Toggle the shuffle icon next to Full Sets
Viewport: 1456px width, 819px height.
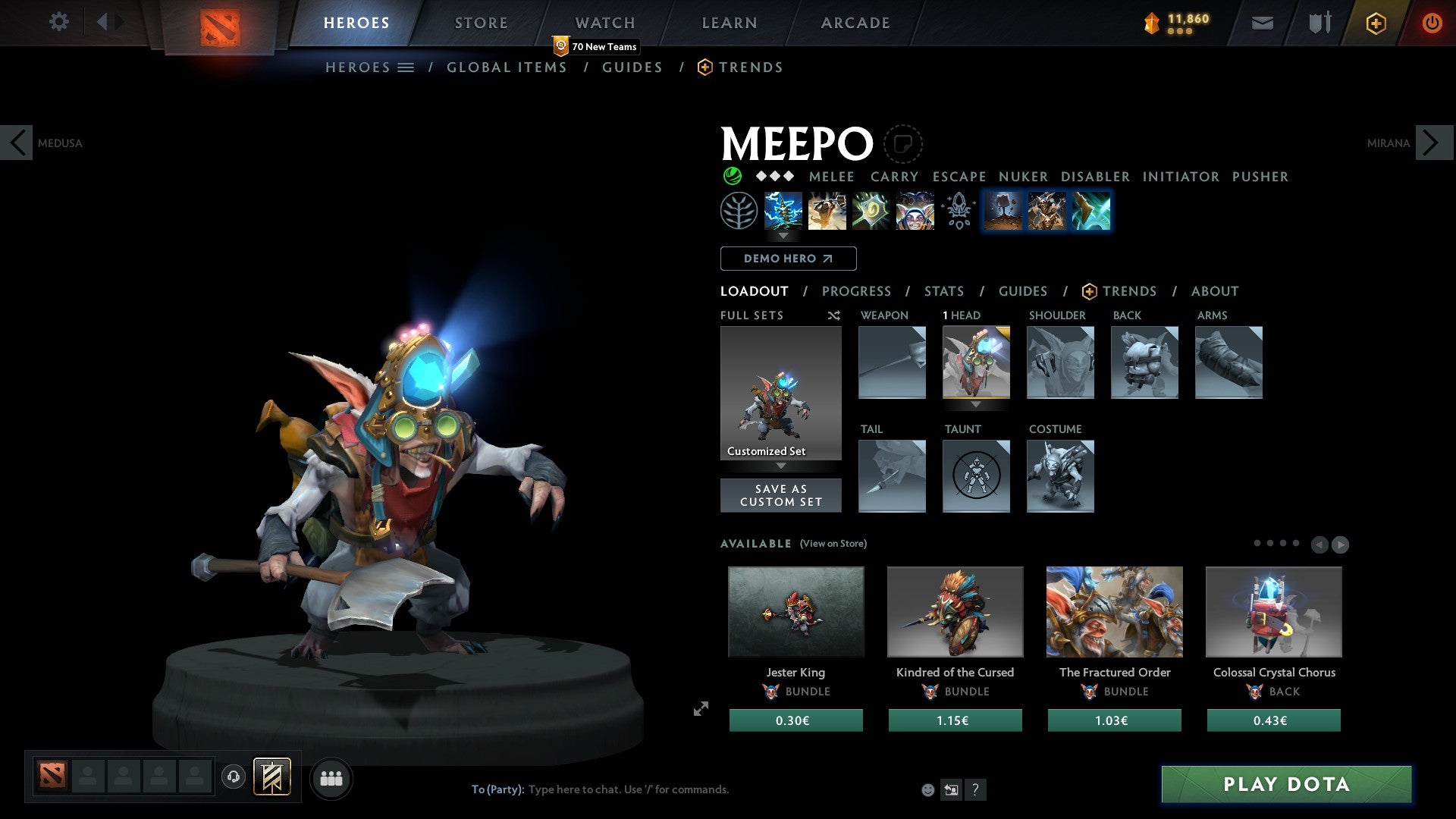pos(833,315)
